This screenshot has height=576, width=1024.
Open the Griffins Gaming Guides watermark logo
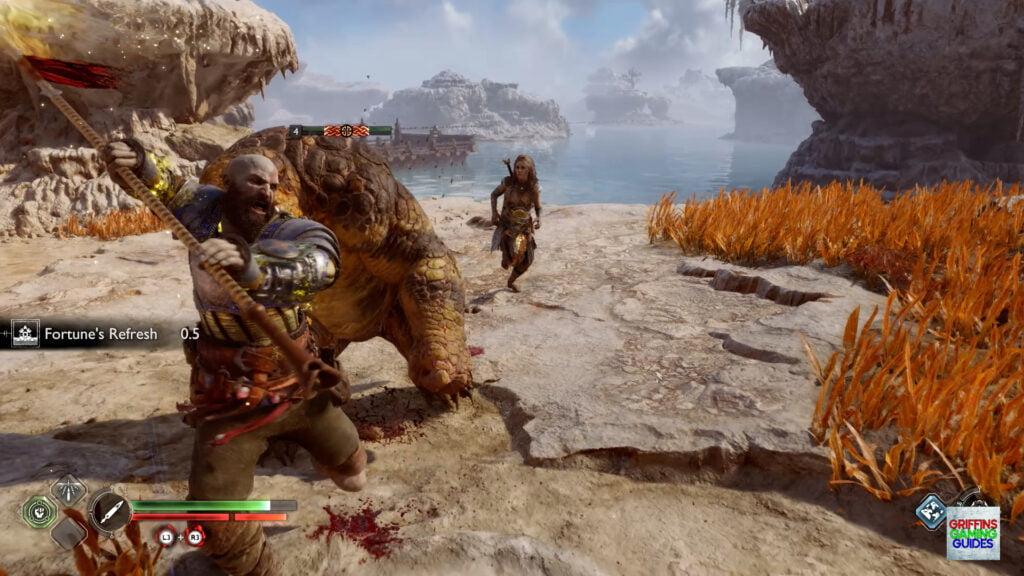point(973,532)
